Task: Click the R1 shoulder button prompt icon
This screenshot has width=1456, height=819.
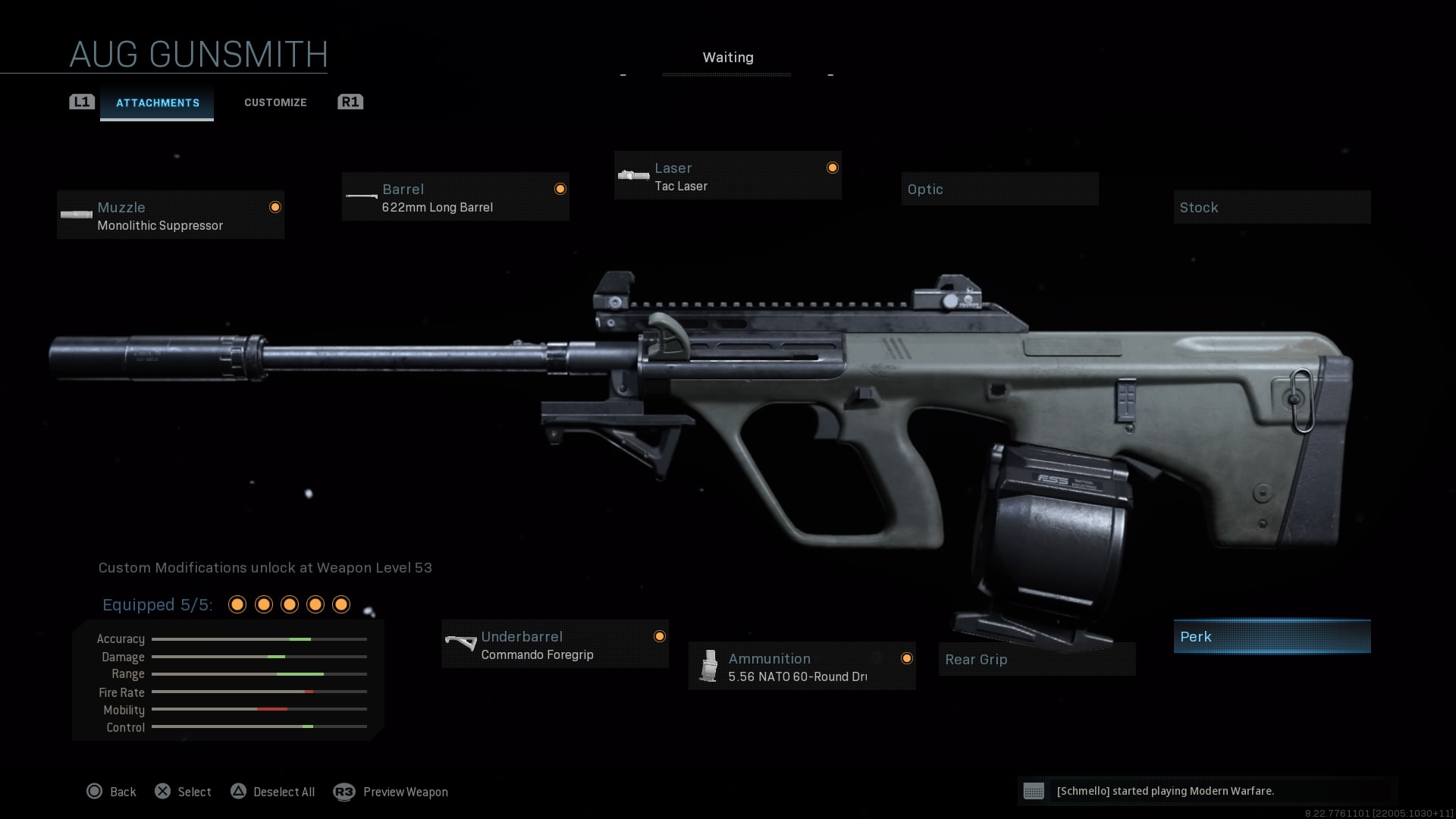Action: click(x=350, y=102)
